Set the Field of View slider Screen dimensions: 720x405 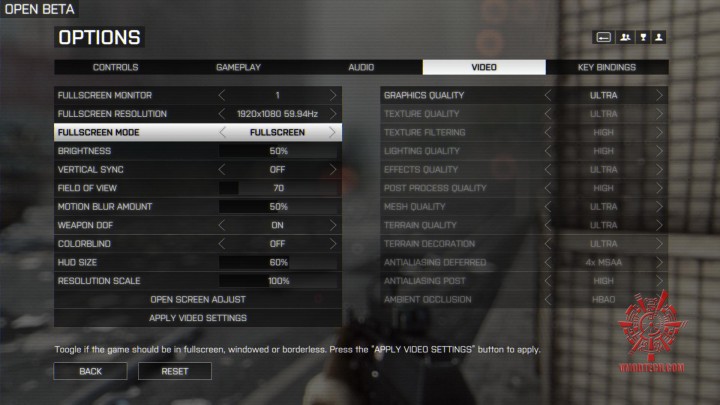point(278,188)
